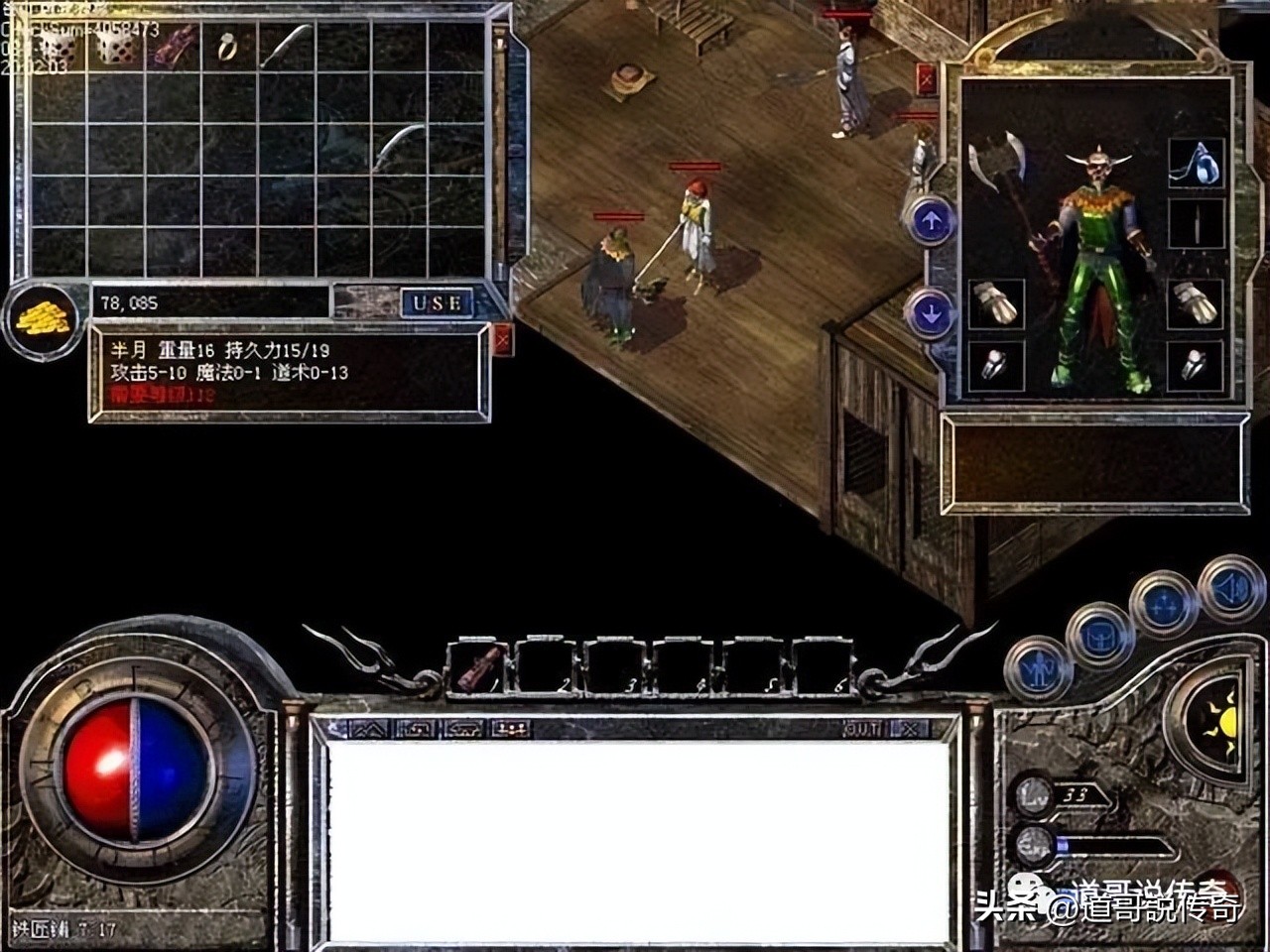The image size is (1270, 952).
Task: Close the Half Moon item tooltip
Action: click(x=503, y=339)
